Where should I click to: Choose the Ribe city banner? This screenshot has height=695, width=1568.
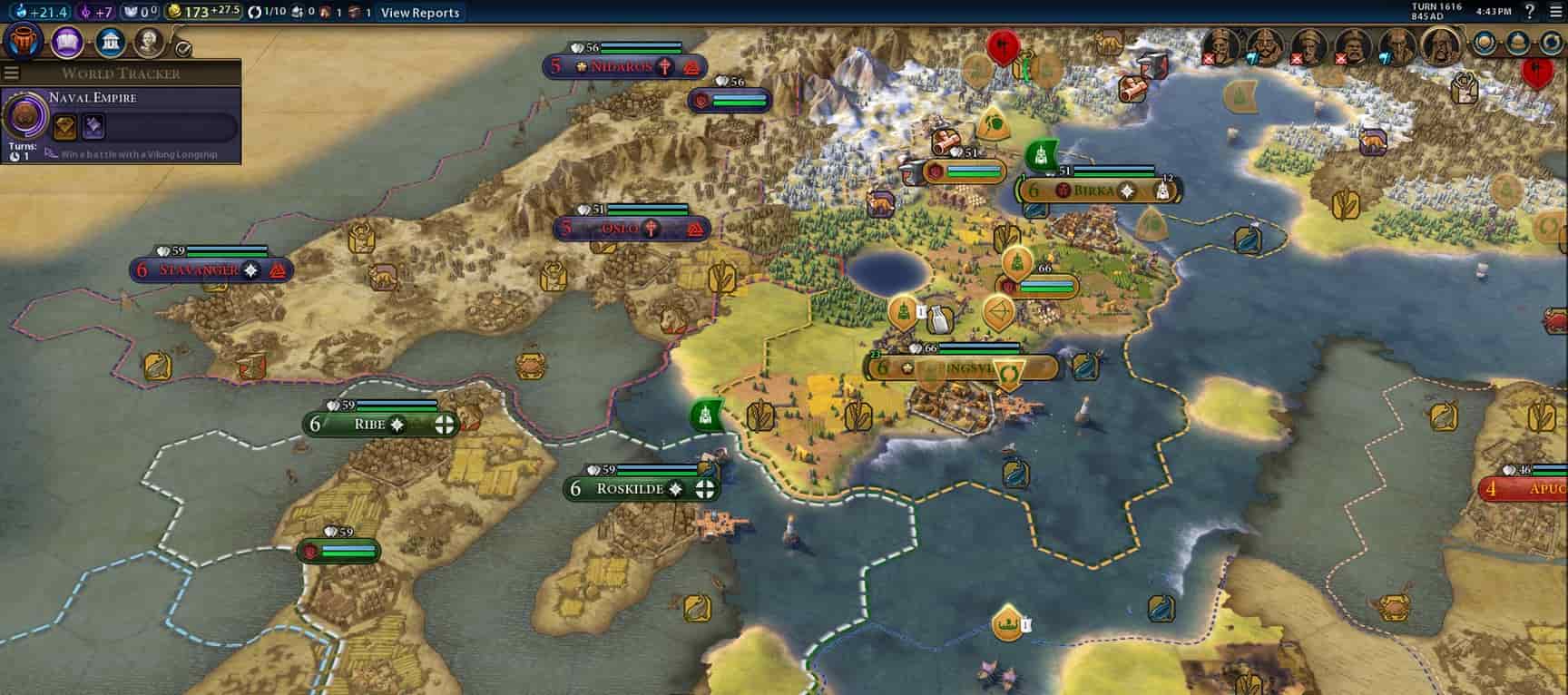click(x=370, y=425)
